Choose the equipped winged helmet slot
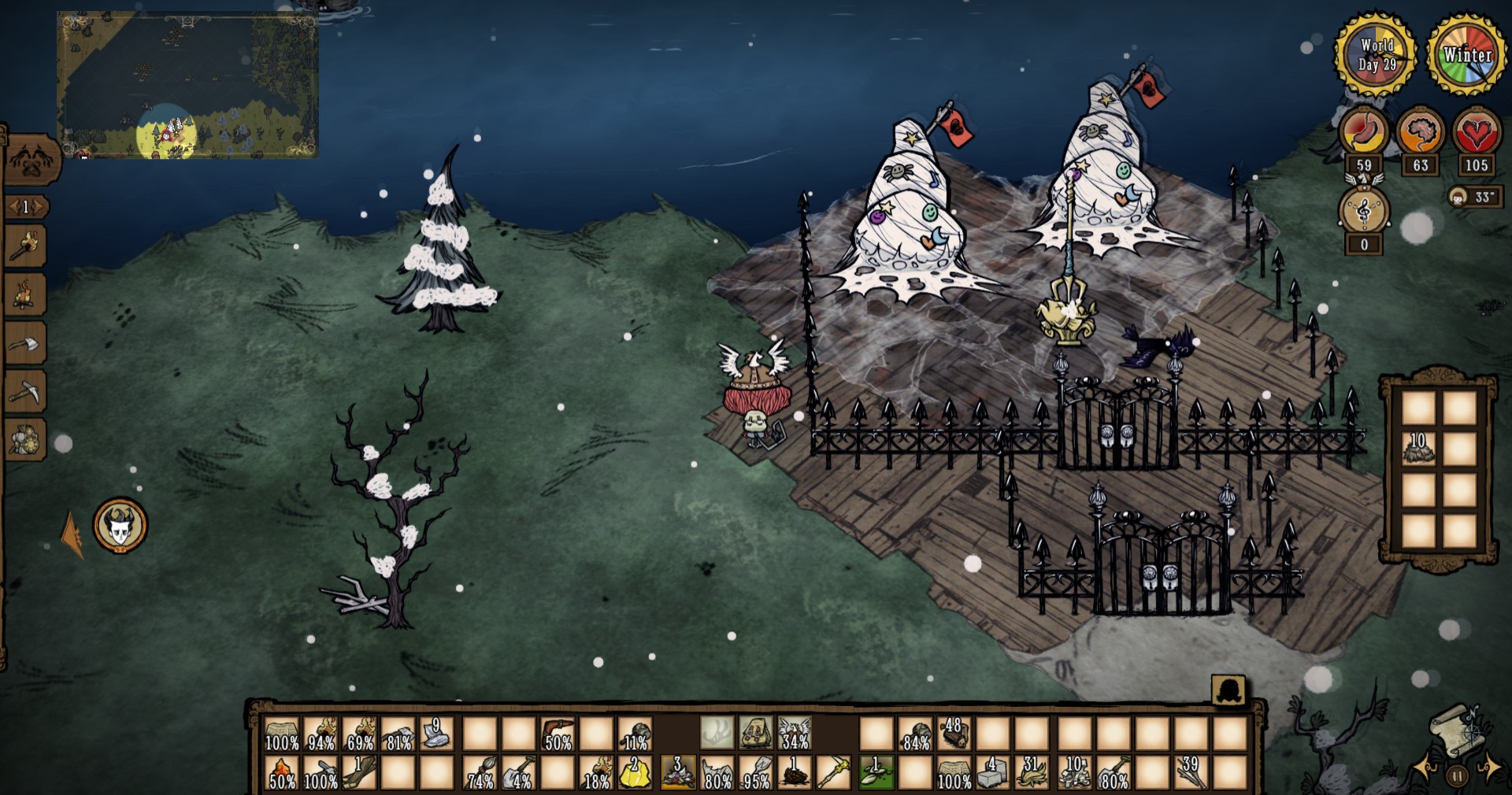The image size is (1512, 795). tap(794, 734)
